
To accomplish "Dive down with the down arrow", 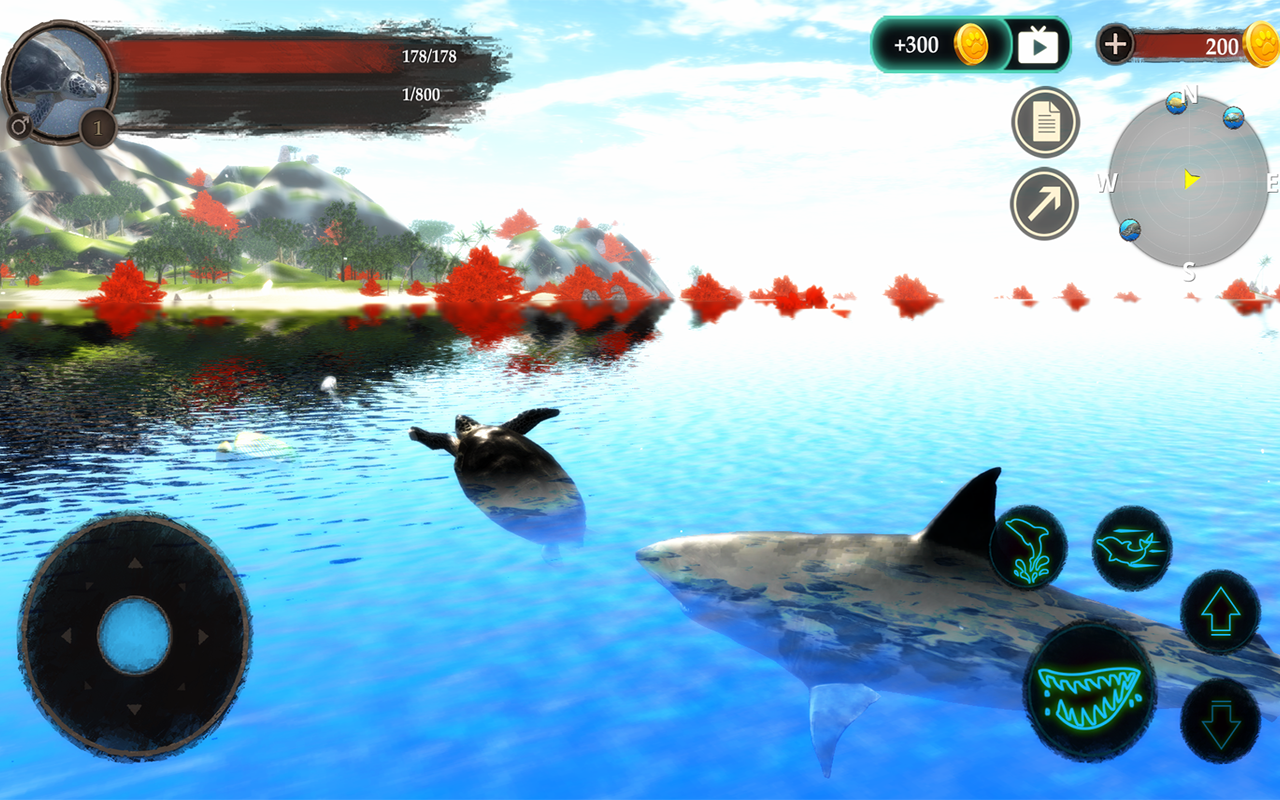I will pos(1220,722).
